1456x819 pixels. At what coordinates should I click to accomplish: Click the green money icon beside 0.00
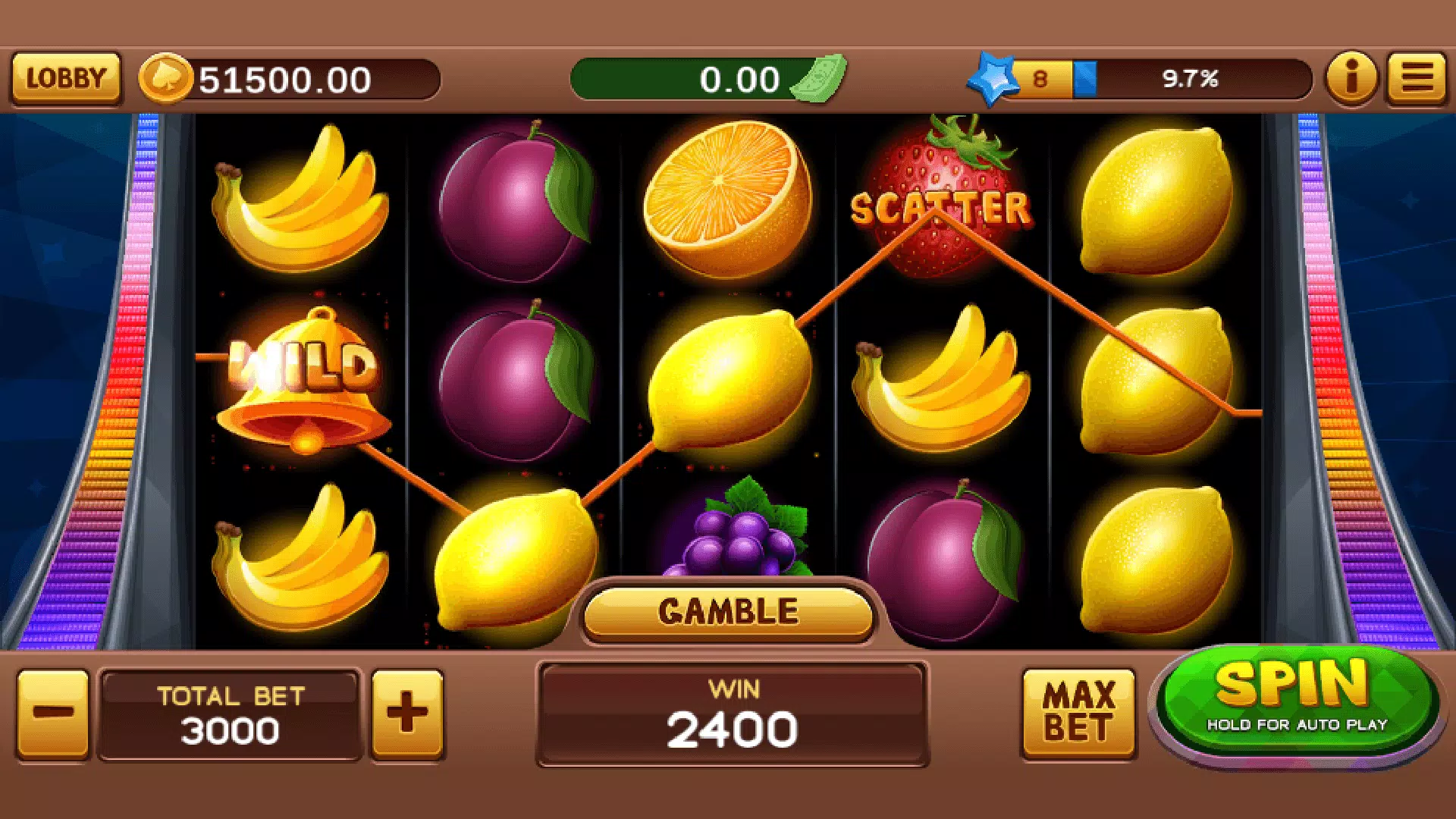(817, 78)
